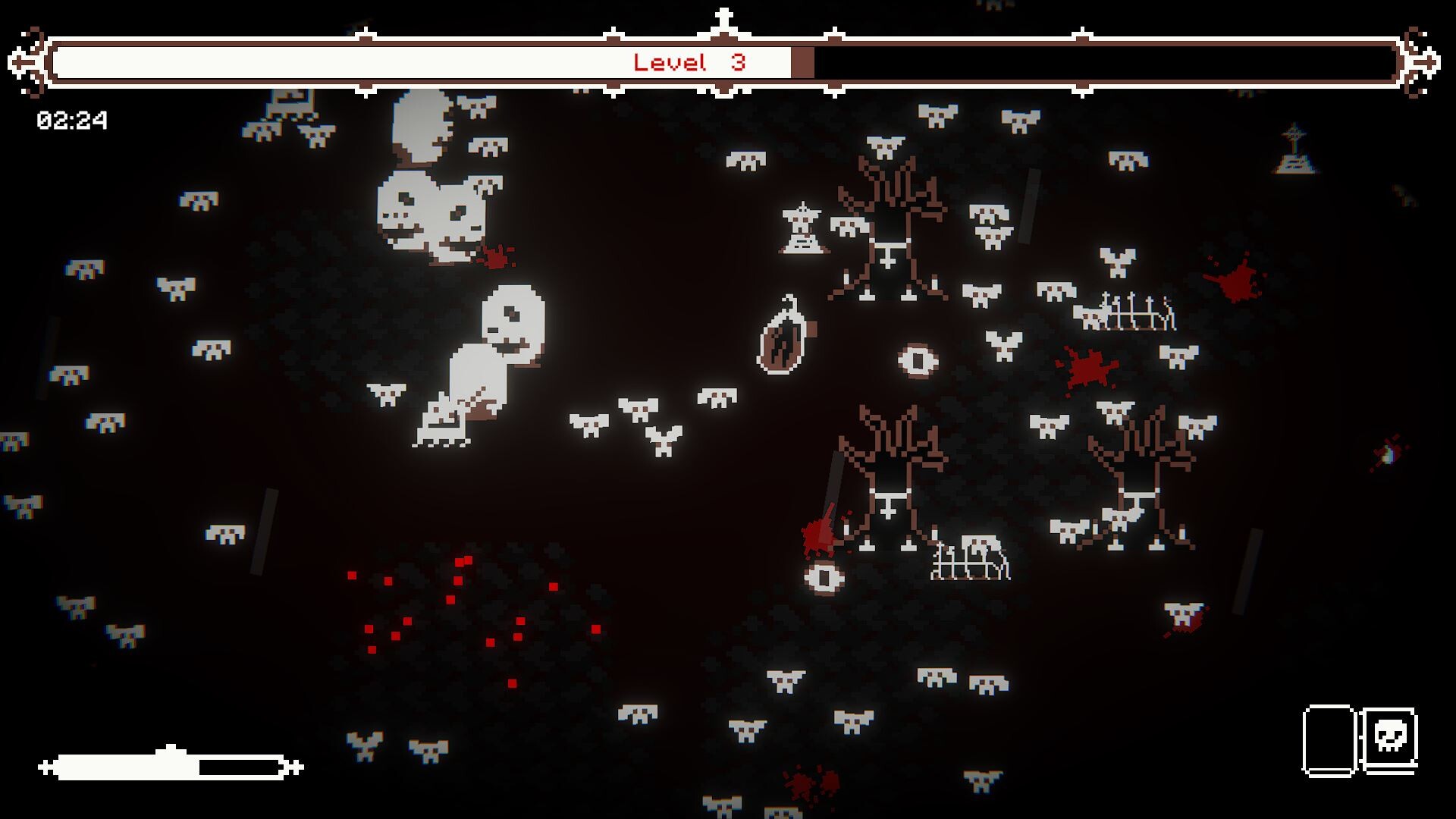The width and height of the screenshot is (1456, 819).
Task: Click the Level 3 label at the top
Action: tap(692, 63)
